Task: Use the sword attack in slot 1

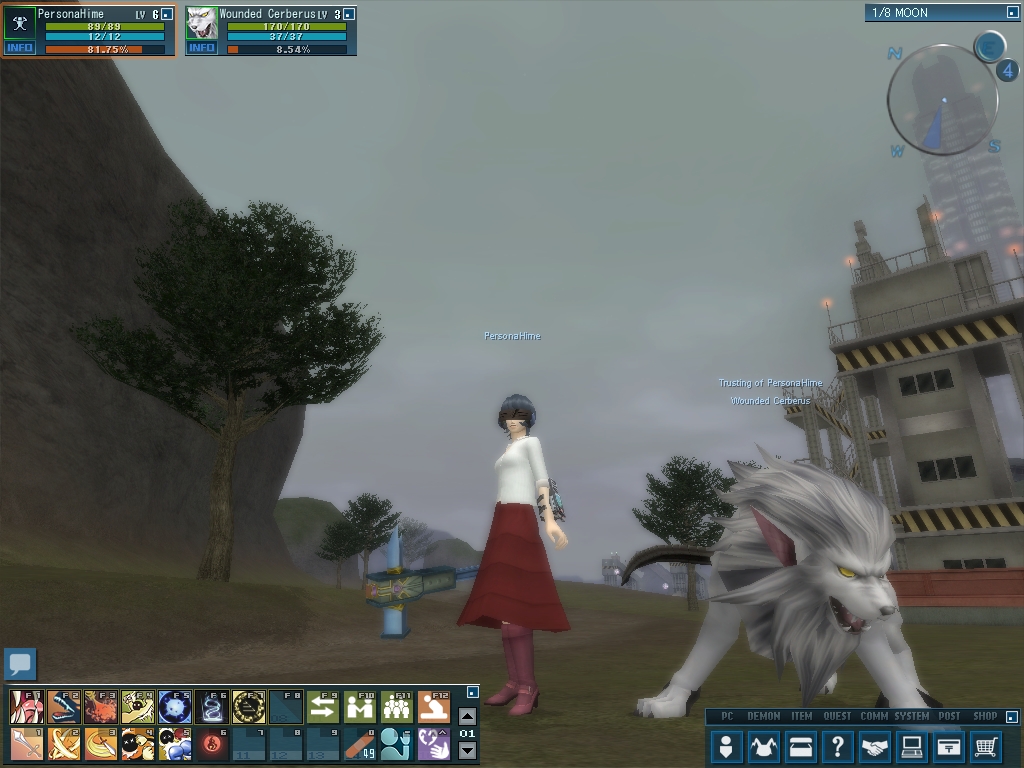Action: [x=27, y=744]
